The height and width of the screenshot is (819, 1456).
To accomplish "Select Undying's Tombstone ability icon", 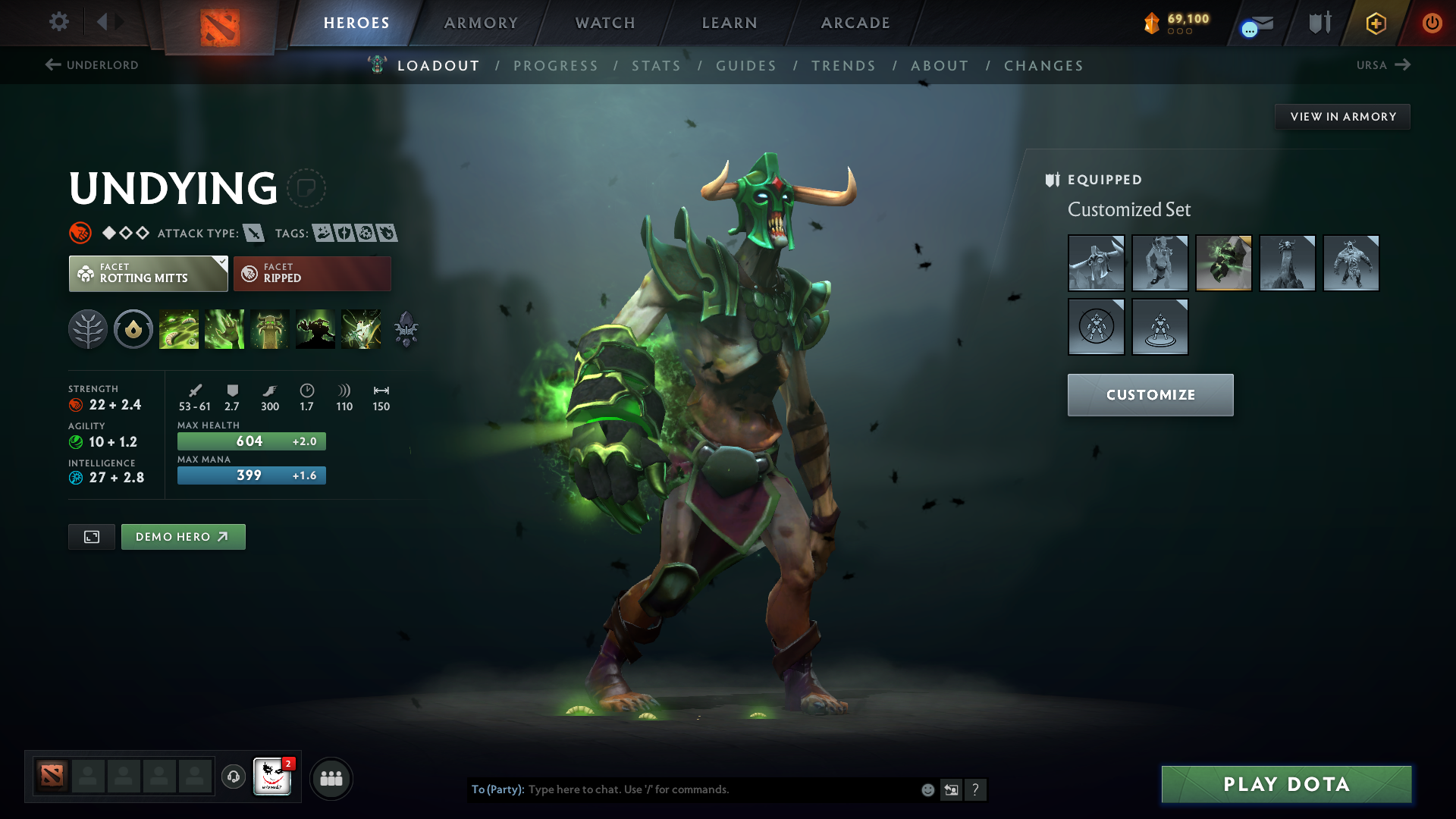I will [x=270, y=328].
